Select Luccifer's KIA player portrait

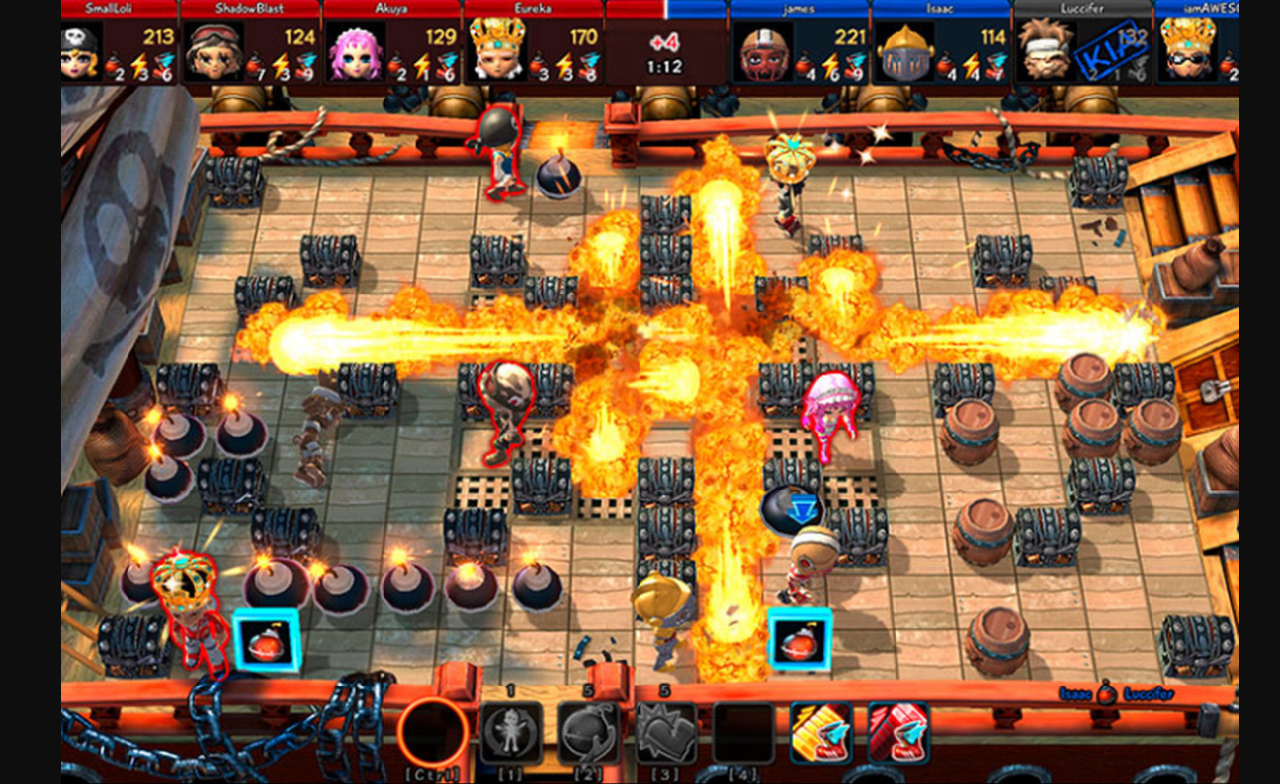tap(1046, 50)
